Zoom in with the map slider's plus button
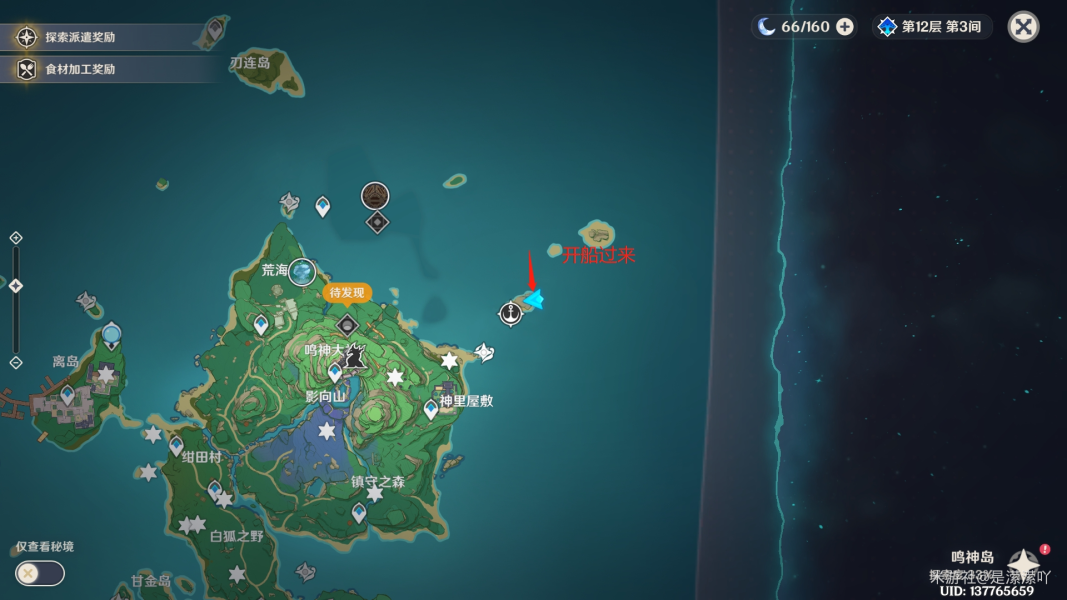The width and height of the screenshot is (1067, 600). [x=16, y=238]
